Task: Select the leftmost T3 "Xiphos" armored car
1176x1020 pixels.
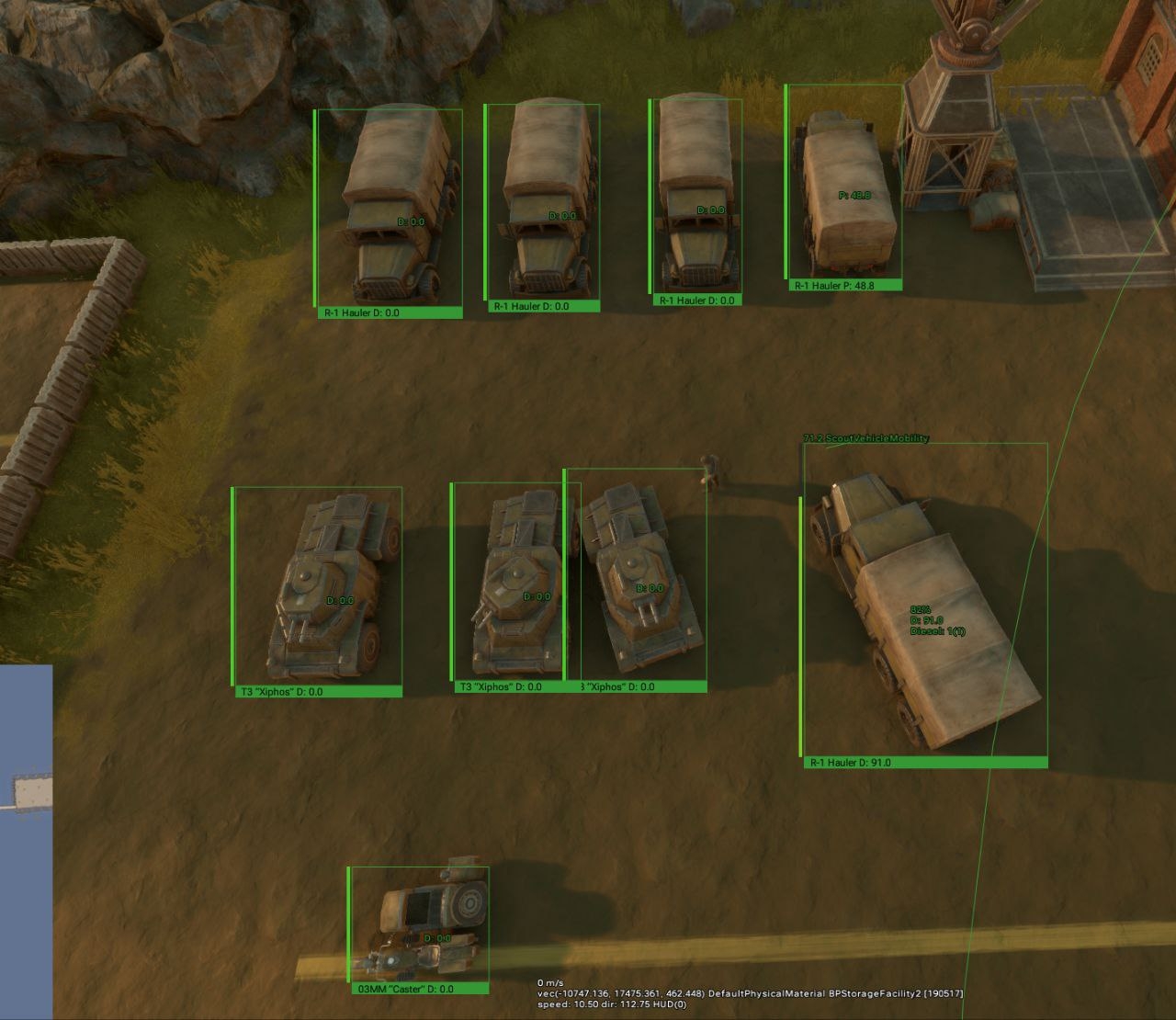Action: click(322, 579)
